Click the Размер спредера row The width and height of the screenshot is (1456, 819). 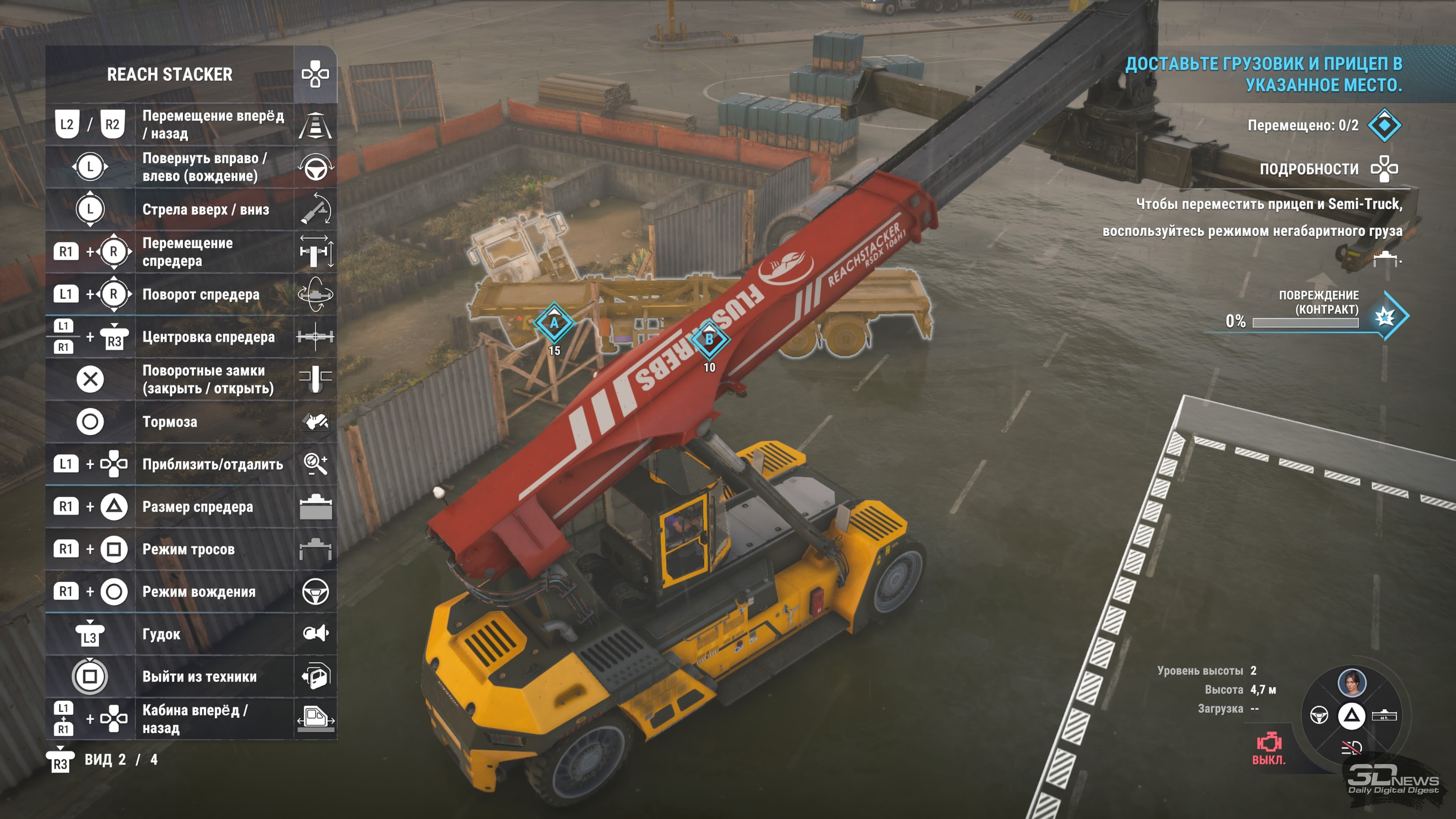coord(191,507)
